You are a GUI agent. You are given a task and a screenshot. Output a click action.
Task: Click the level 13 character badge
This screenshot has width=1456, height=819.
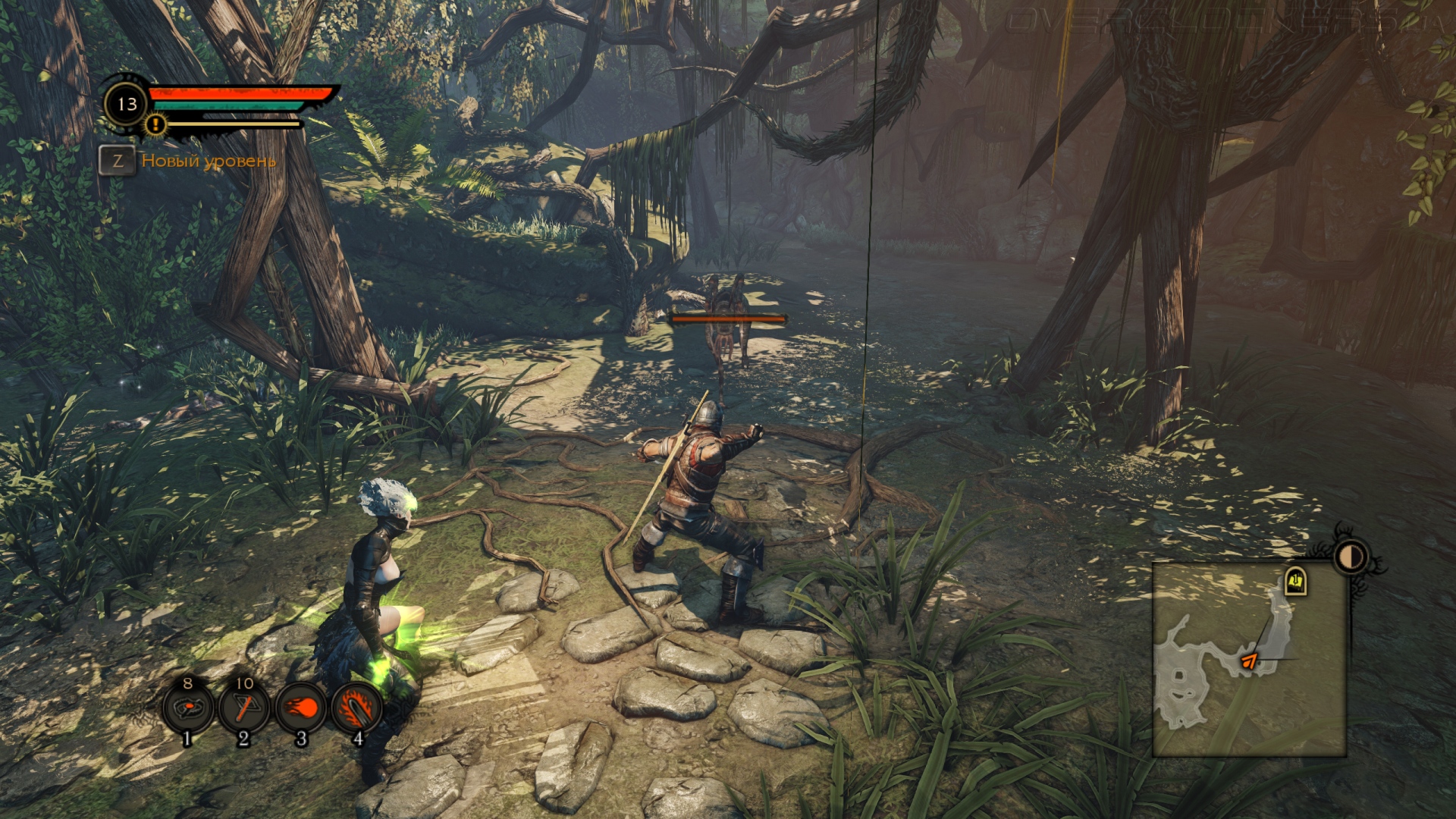(x=127, y=104)
